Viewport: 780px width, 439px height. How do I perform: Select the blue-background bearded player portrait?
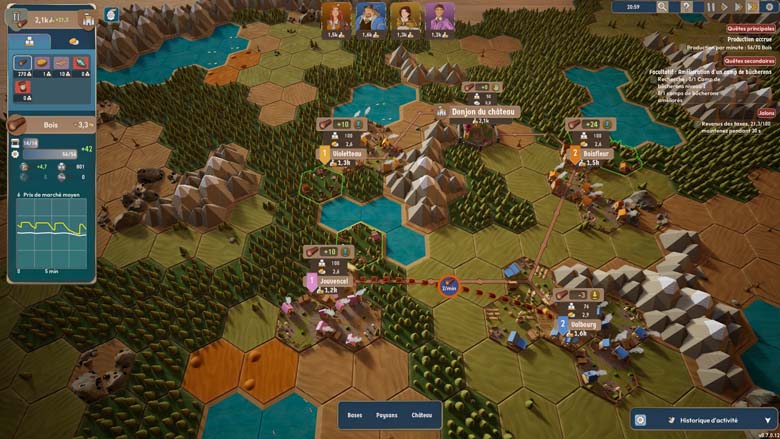coord(370,16)
